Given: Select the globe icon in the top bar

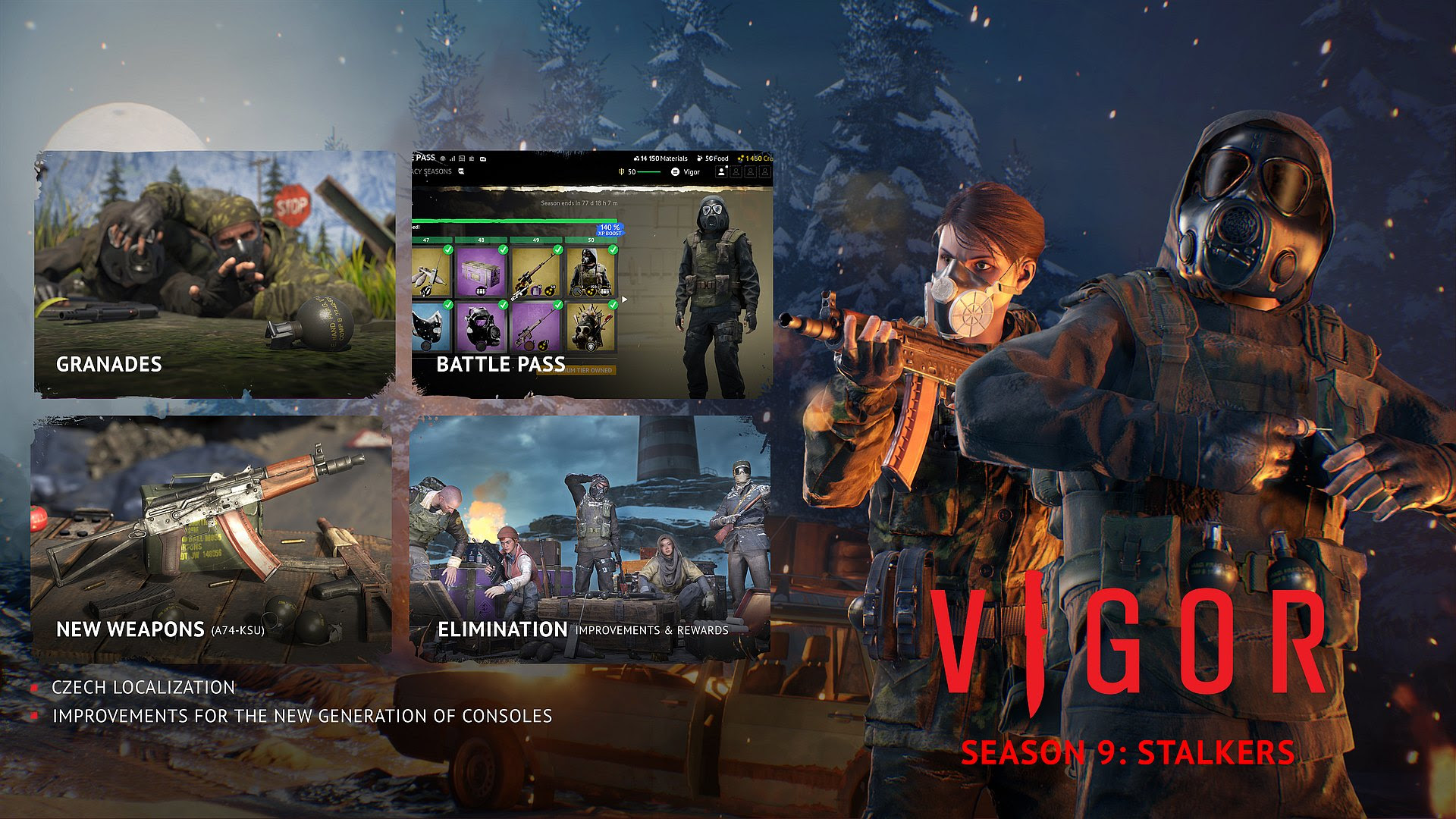Looking at the screenshot, I should (442, 159).
